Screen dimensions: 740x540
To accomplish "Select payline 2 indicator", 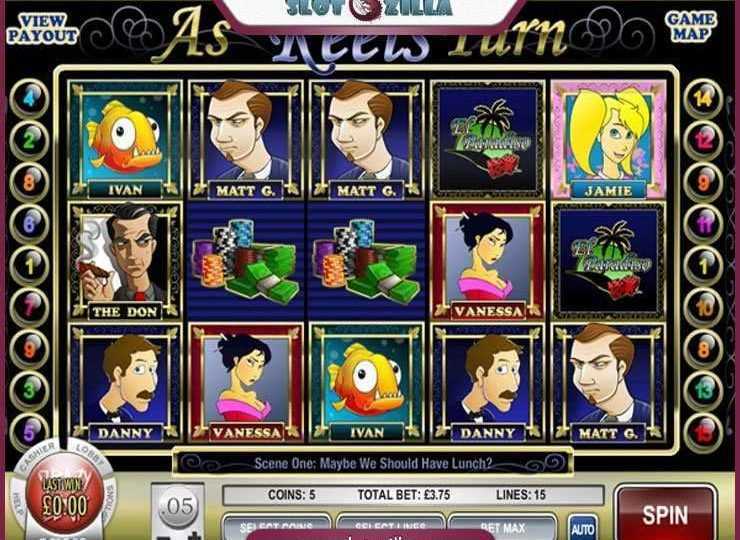I will click(29, 140).
